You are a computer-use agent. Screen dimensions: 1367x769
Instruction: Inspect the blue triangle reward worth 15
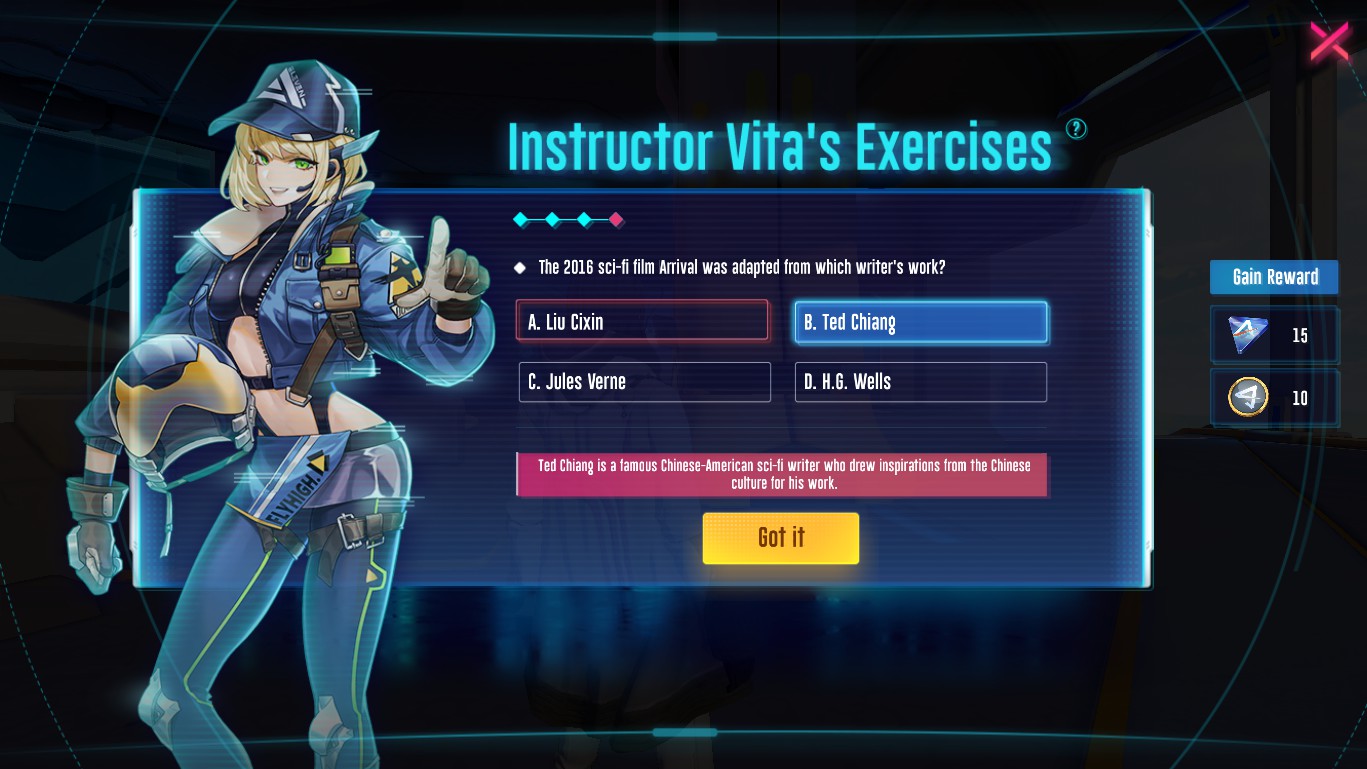1247,335
